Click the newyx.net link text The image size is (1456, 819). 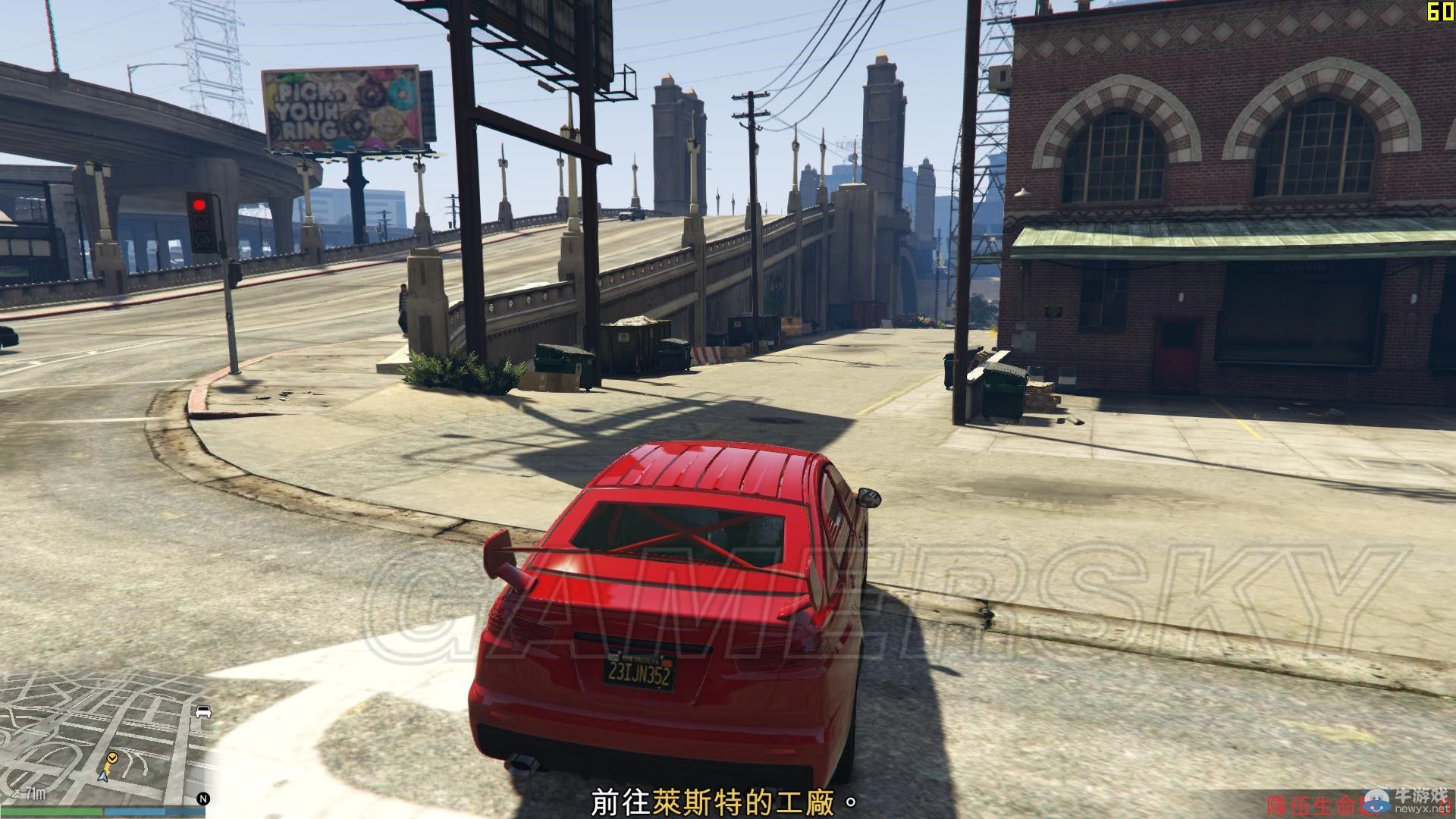click(1422, 810)
